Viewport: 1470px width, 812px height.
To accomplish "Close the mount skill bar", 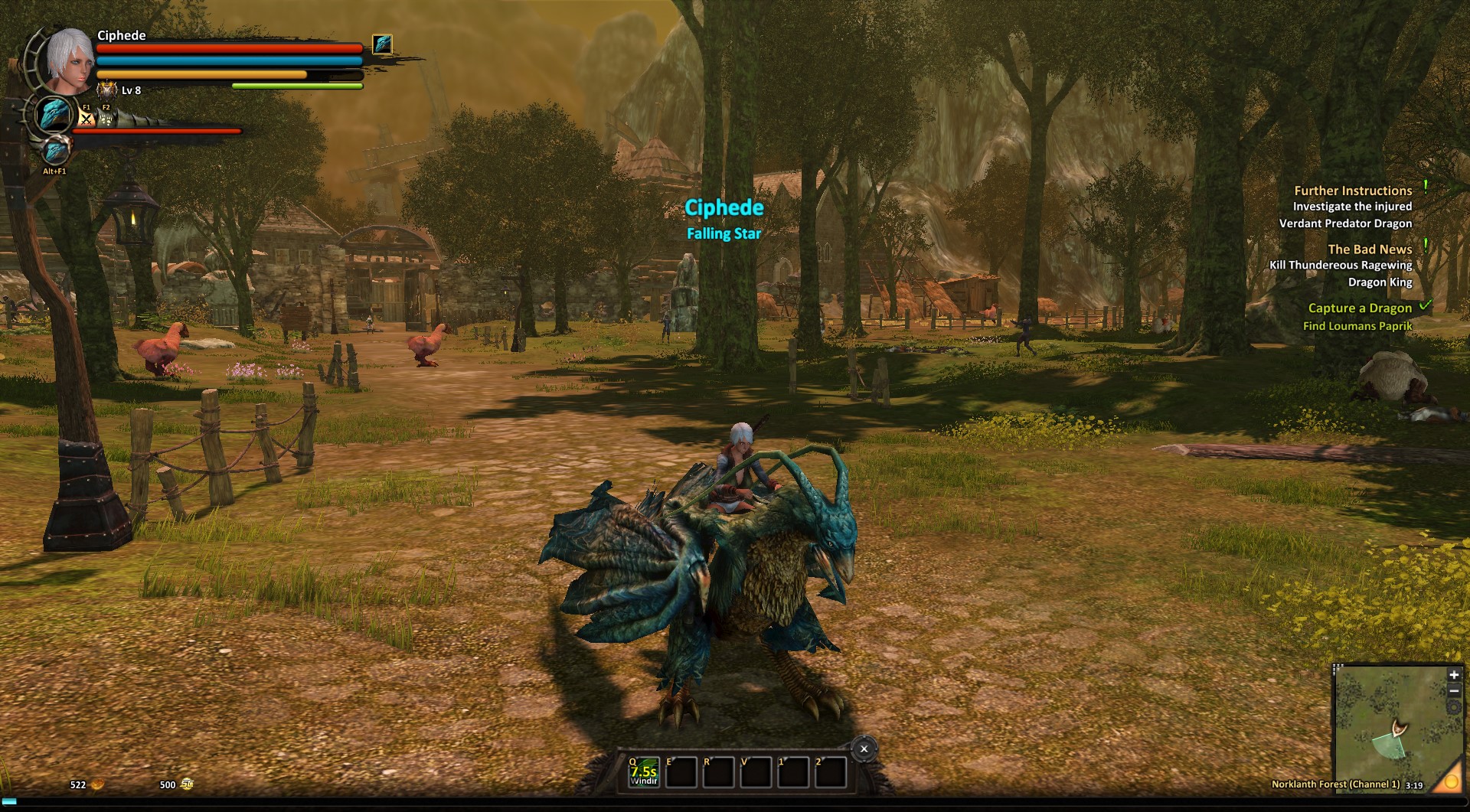I will click(864, 749).
